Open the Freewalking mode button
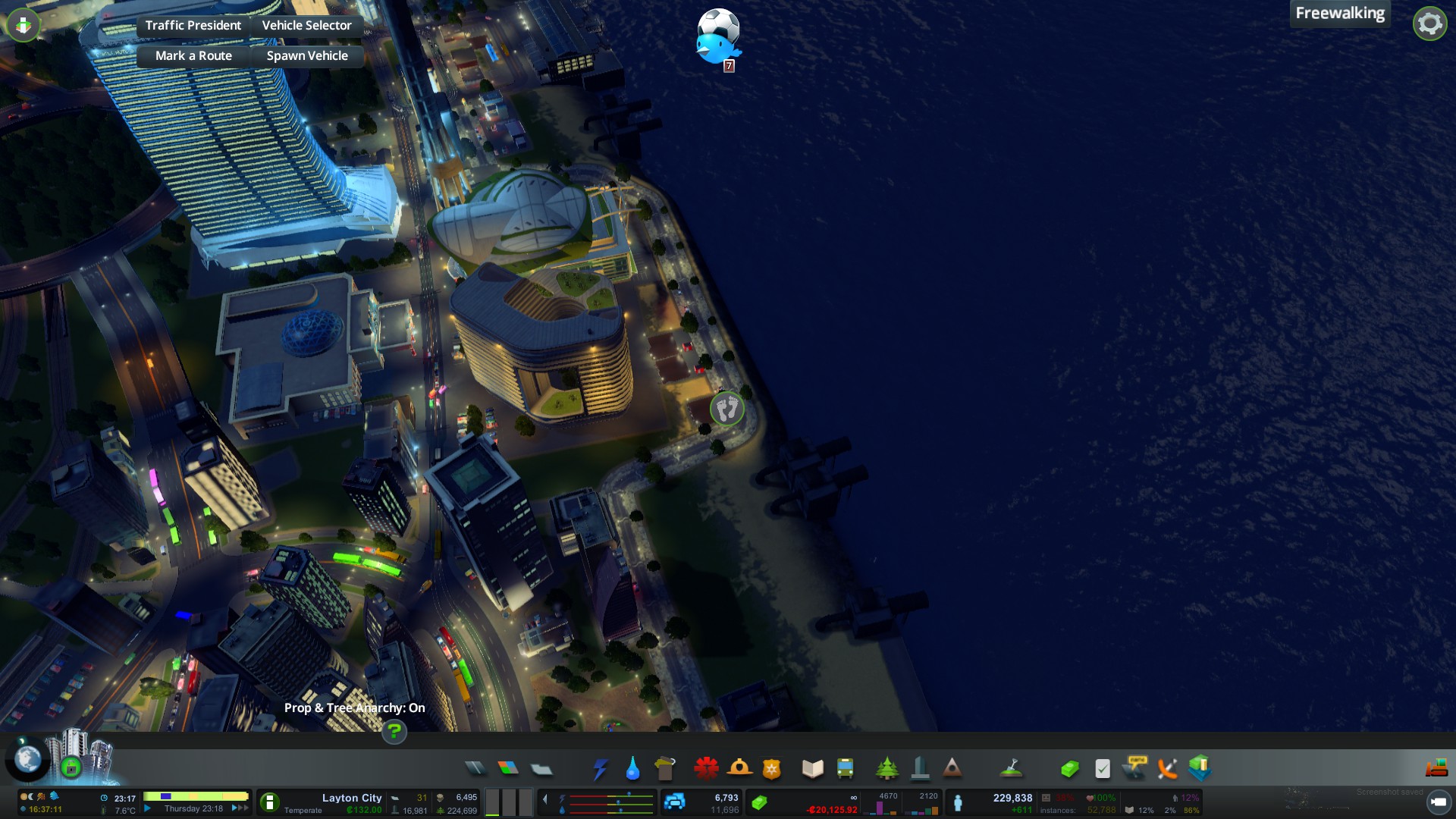1456x819 pixels. (1339, 14)
